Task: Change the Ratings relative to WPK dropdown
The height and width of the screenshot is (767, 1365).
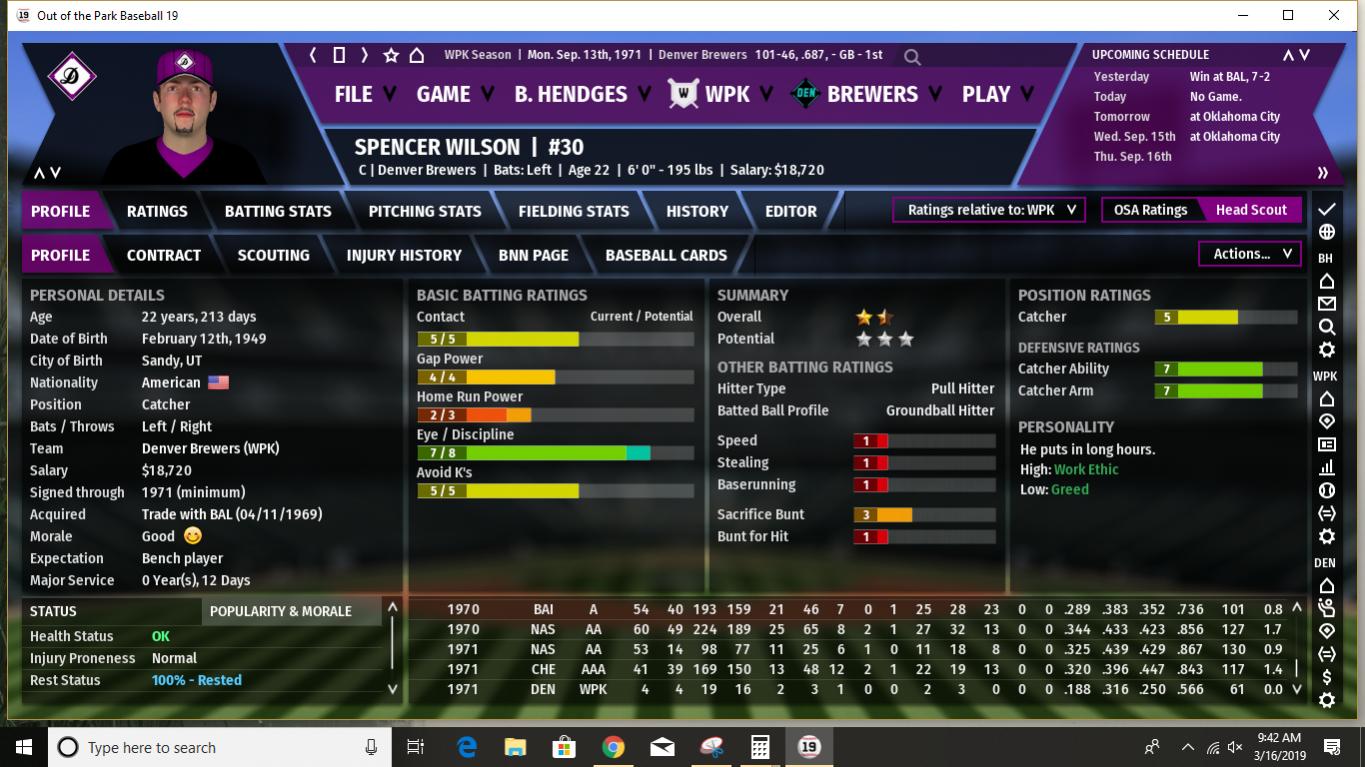Action: pos(989,210)
